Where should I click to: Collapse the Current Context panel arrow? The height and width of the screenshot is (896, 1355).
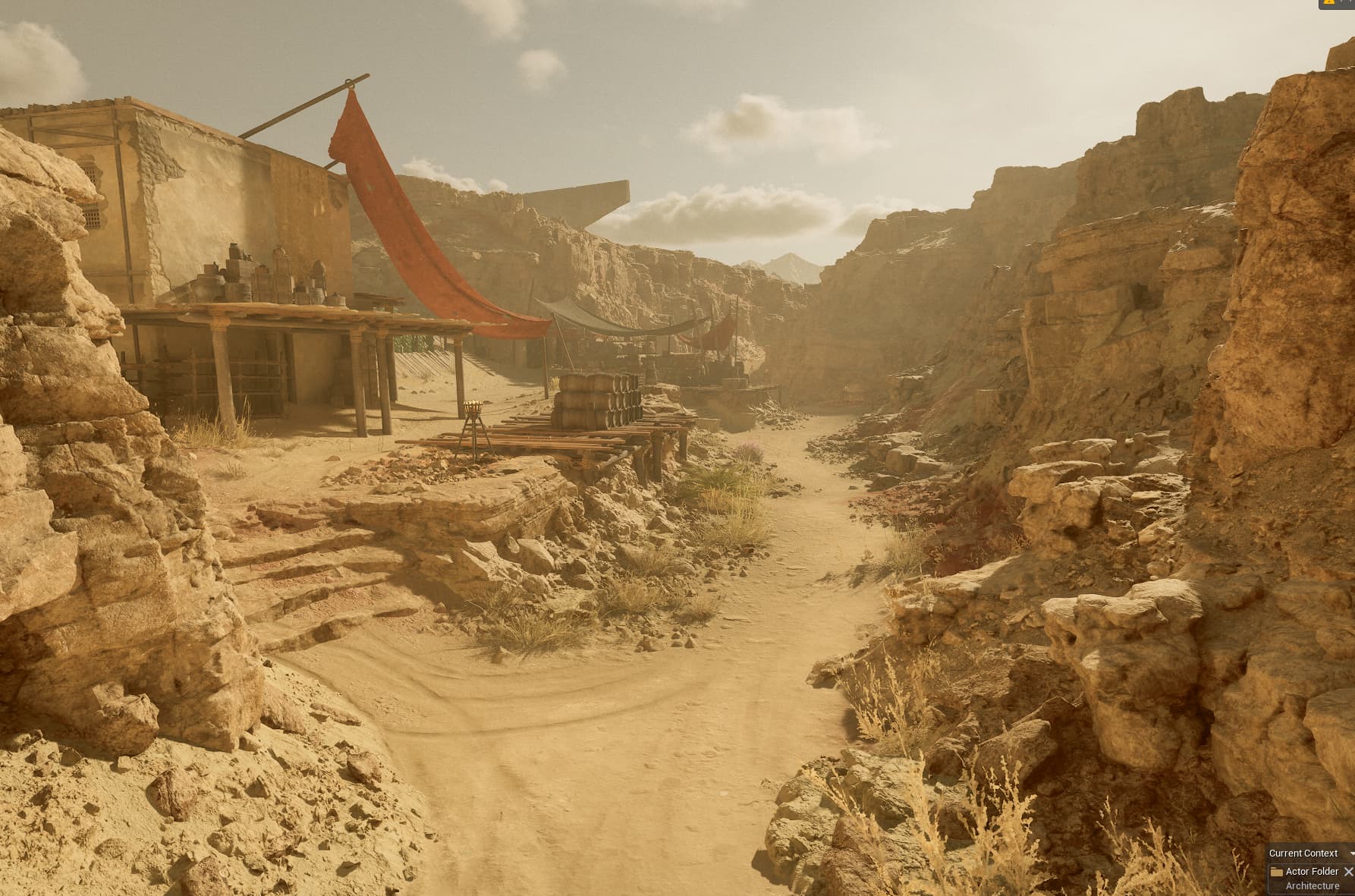click(x=1352, y=854)
